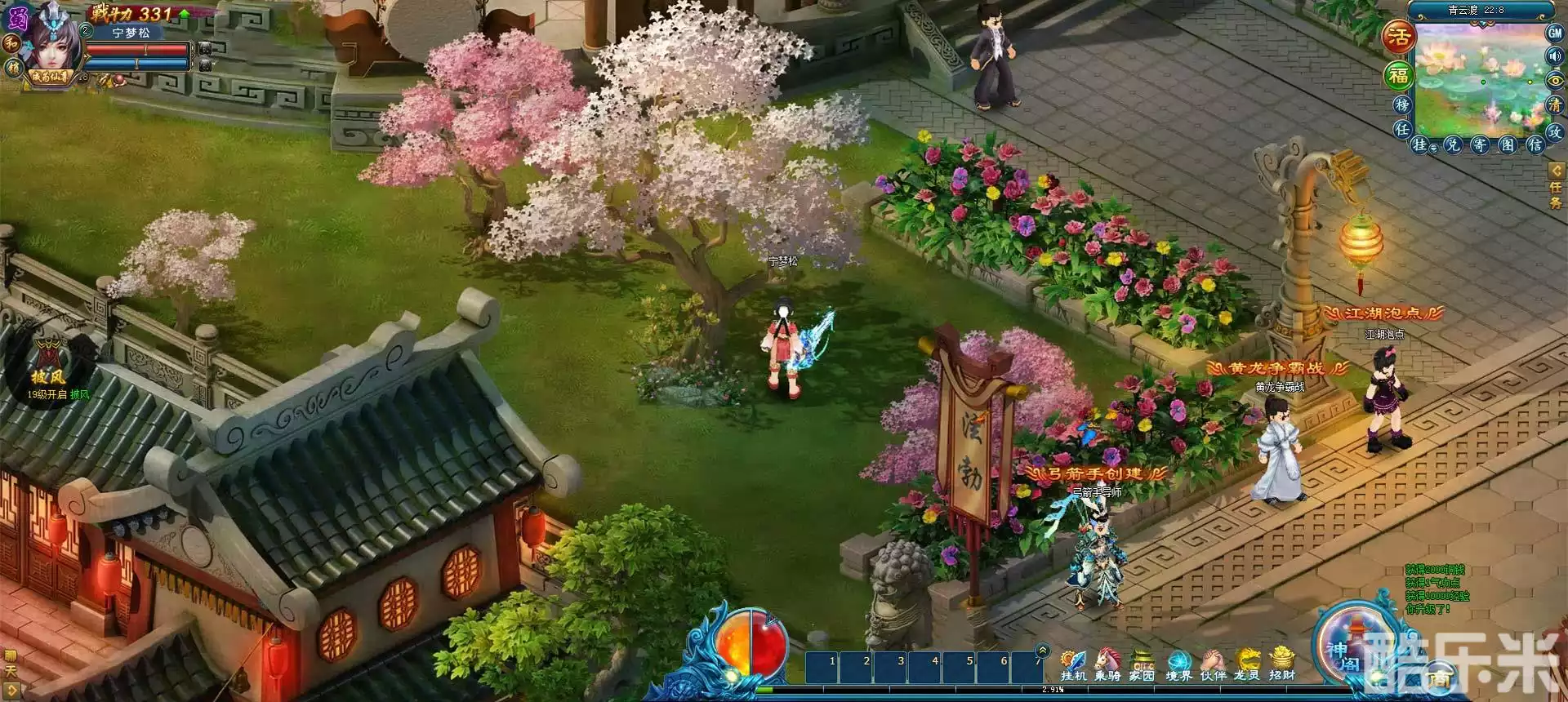This screenshot has width=1568, height=702.
Task: Open the 活 activity panel
Action: coord(1401,36)
